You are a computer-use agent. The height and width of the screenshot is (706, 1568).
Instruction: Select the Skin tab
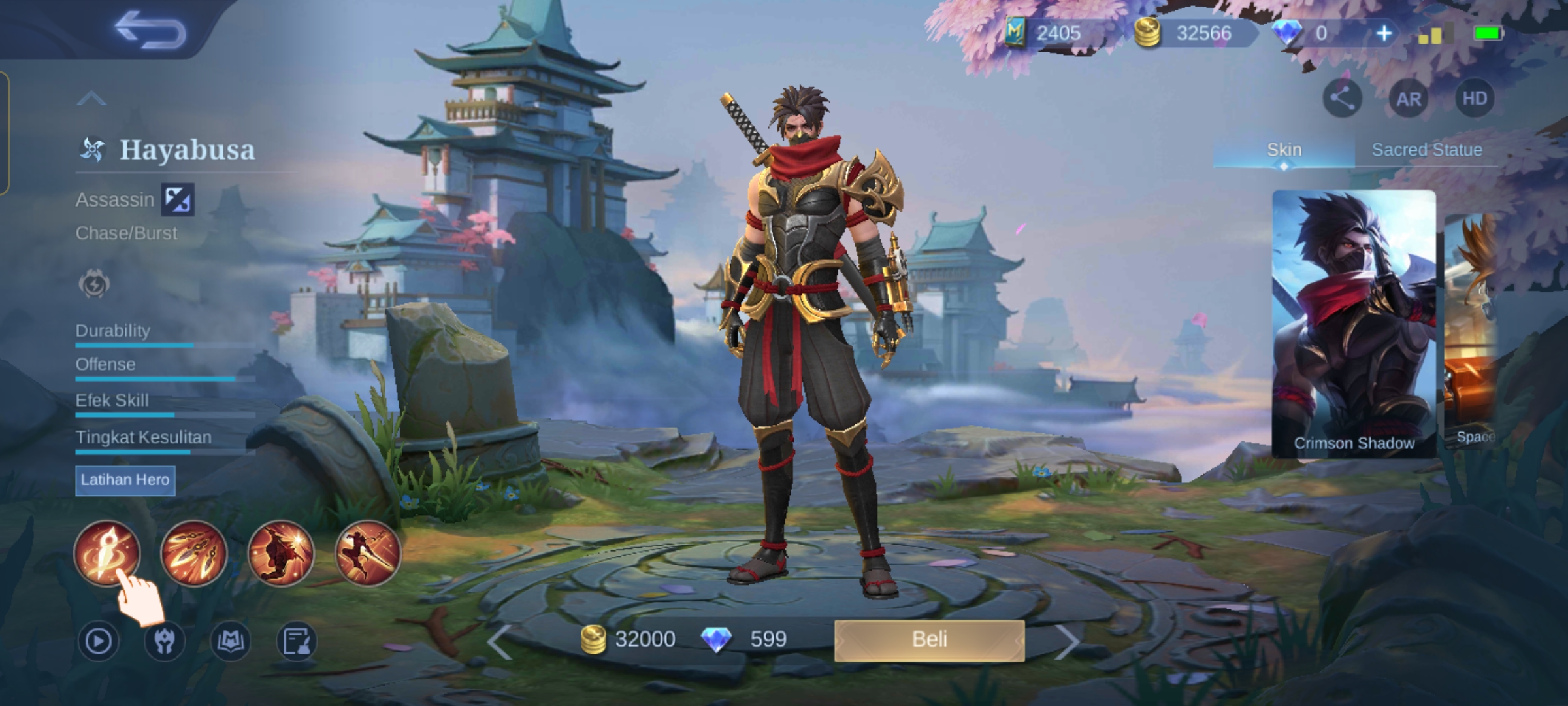(x=1284, y=150)
